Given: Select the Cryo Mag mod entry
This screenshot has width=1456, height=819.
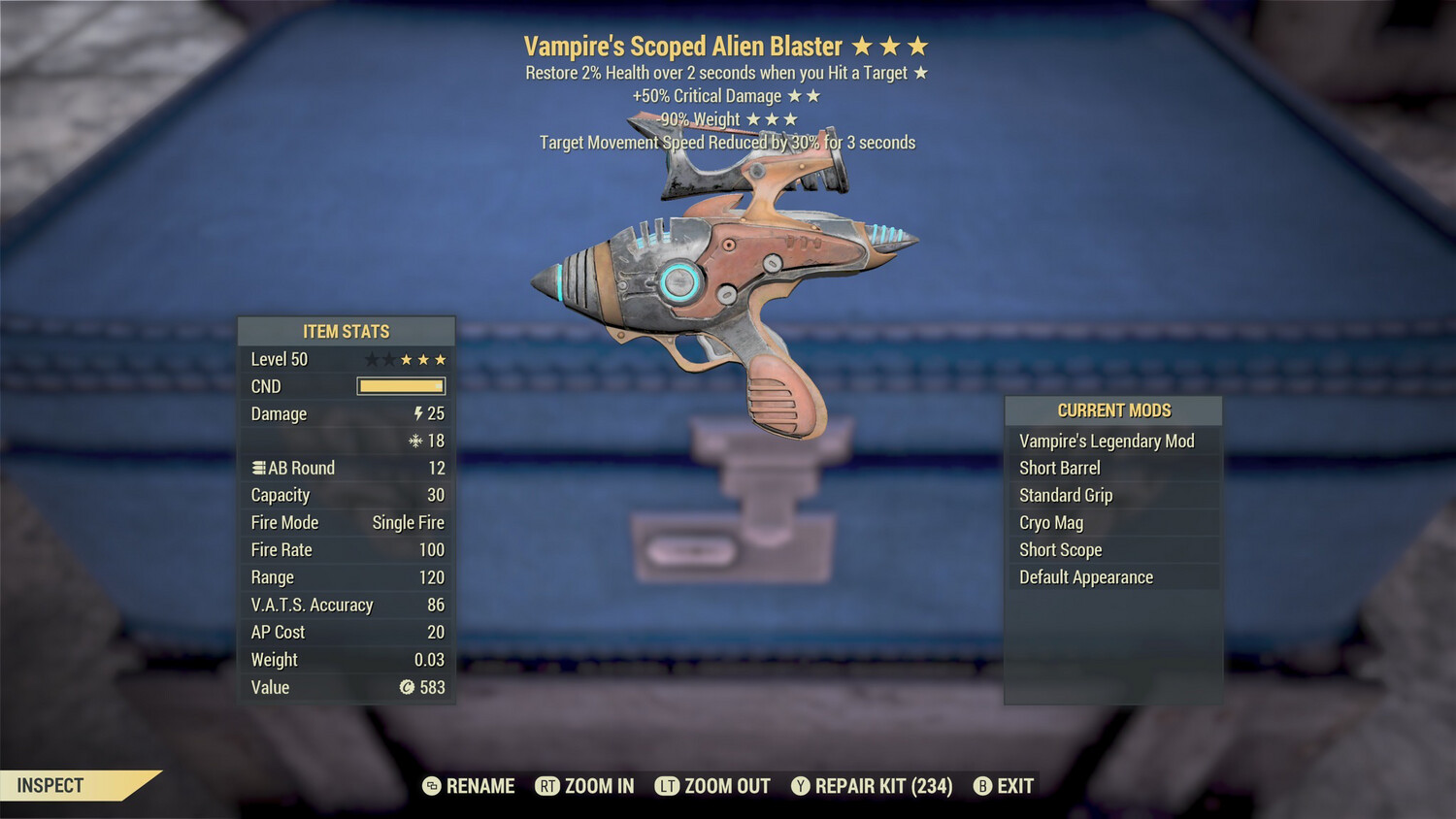Looking at the screenshot, I should coord(1050,522).
